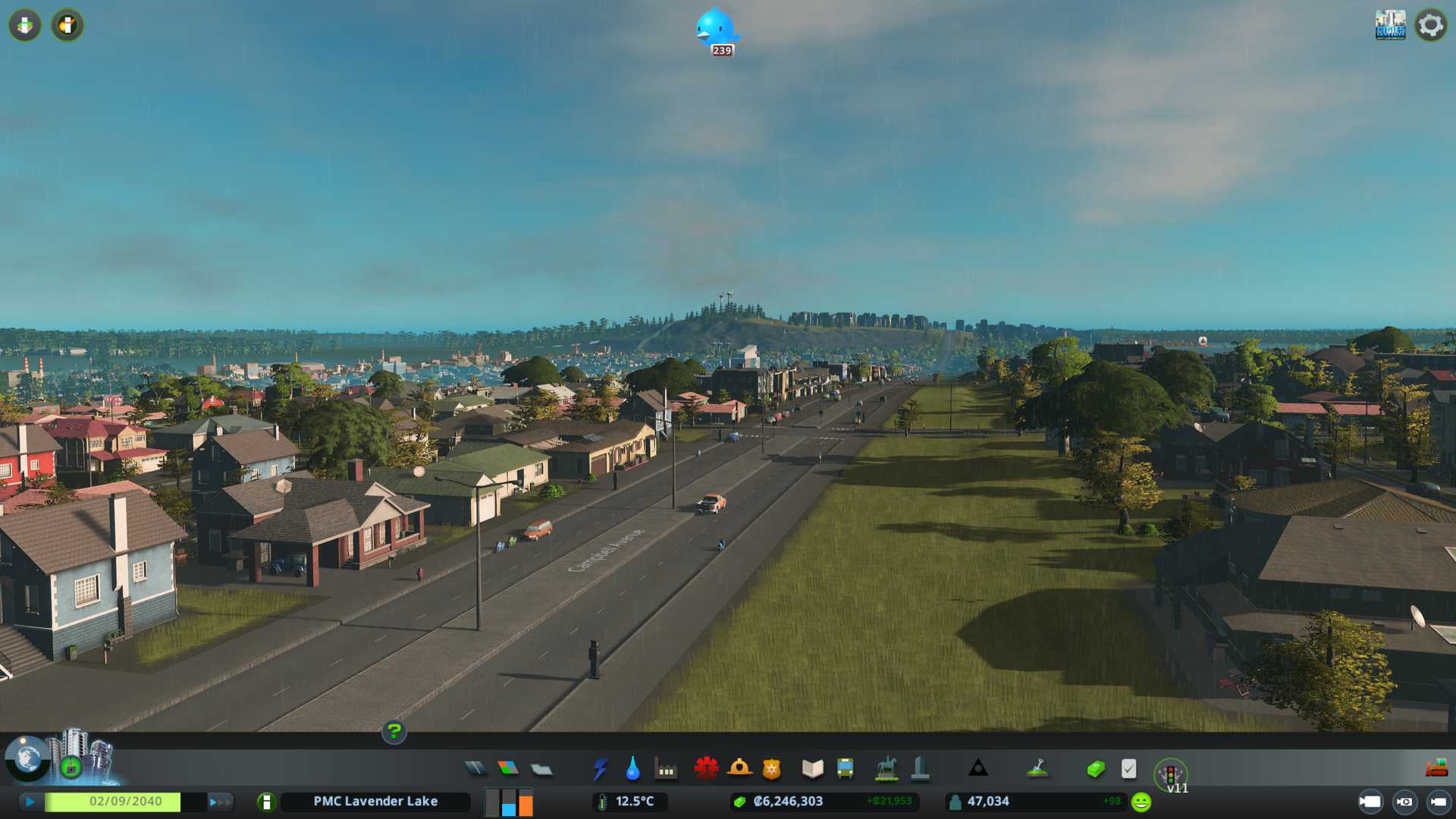Image resolution: width=1456 pixels, height=819 pixels.
Task: Open the green question mark advisor
Action: (x=394, y=732)
